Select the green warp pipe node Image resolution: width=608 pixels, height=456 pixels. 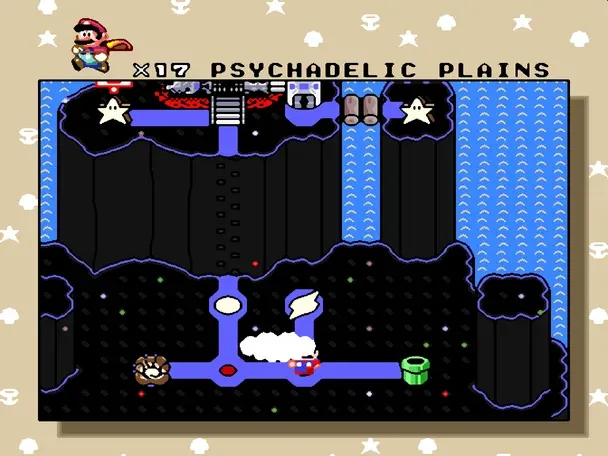pyautogui.click(x=415, y=369)
